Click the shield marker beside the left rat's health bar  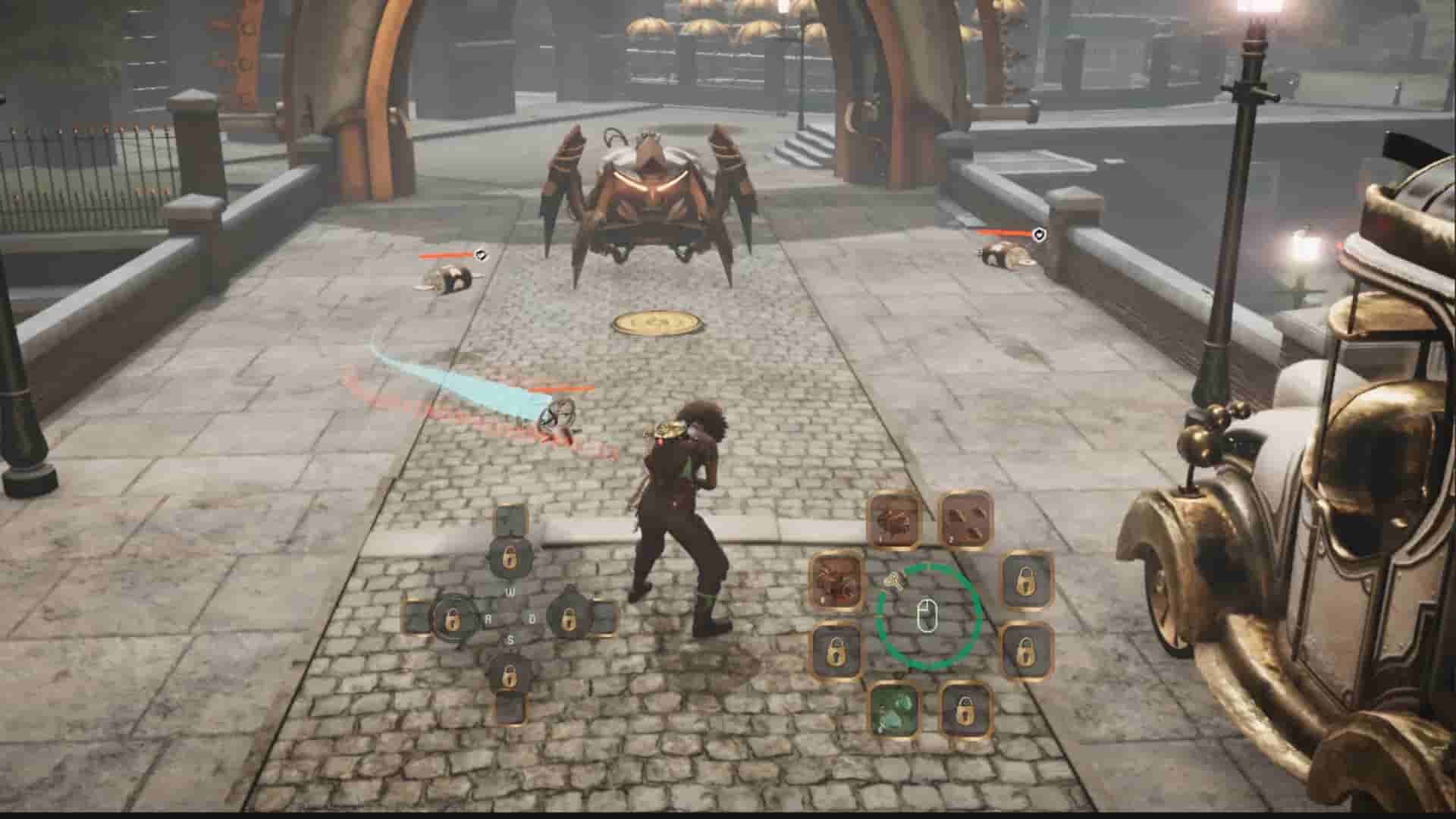479,256
